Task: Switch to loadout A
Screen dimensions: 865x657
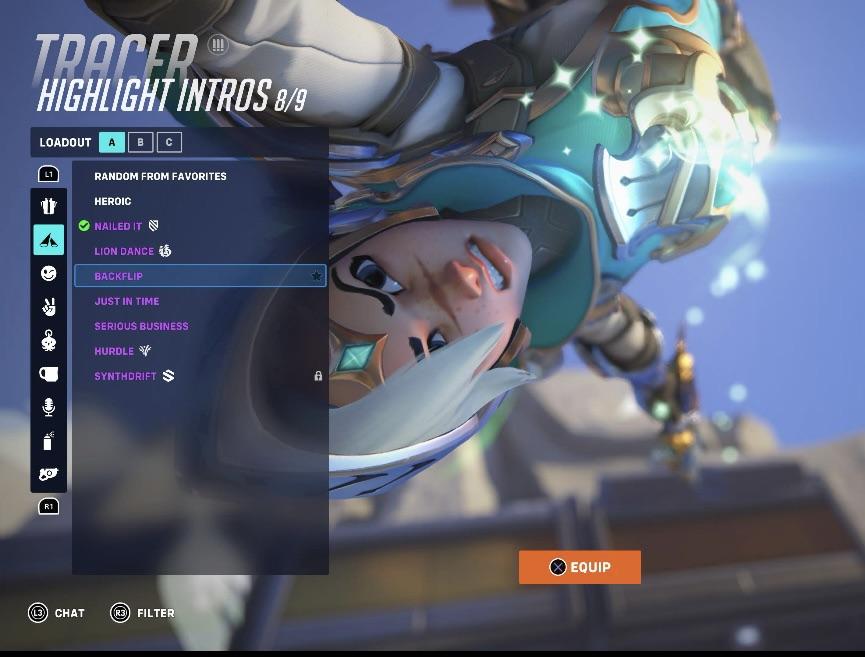Action: [112, 142]
